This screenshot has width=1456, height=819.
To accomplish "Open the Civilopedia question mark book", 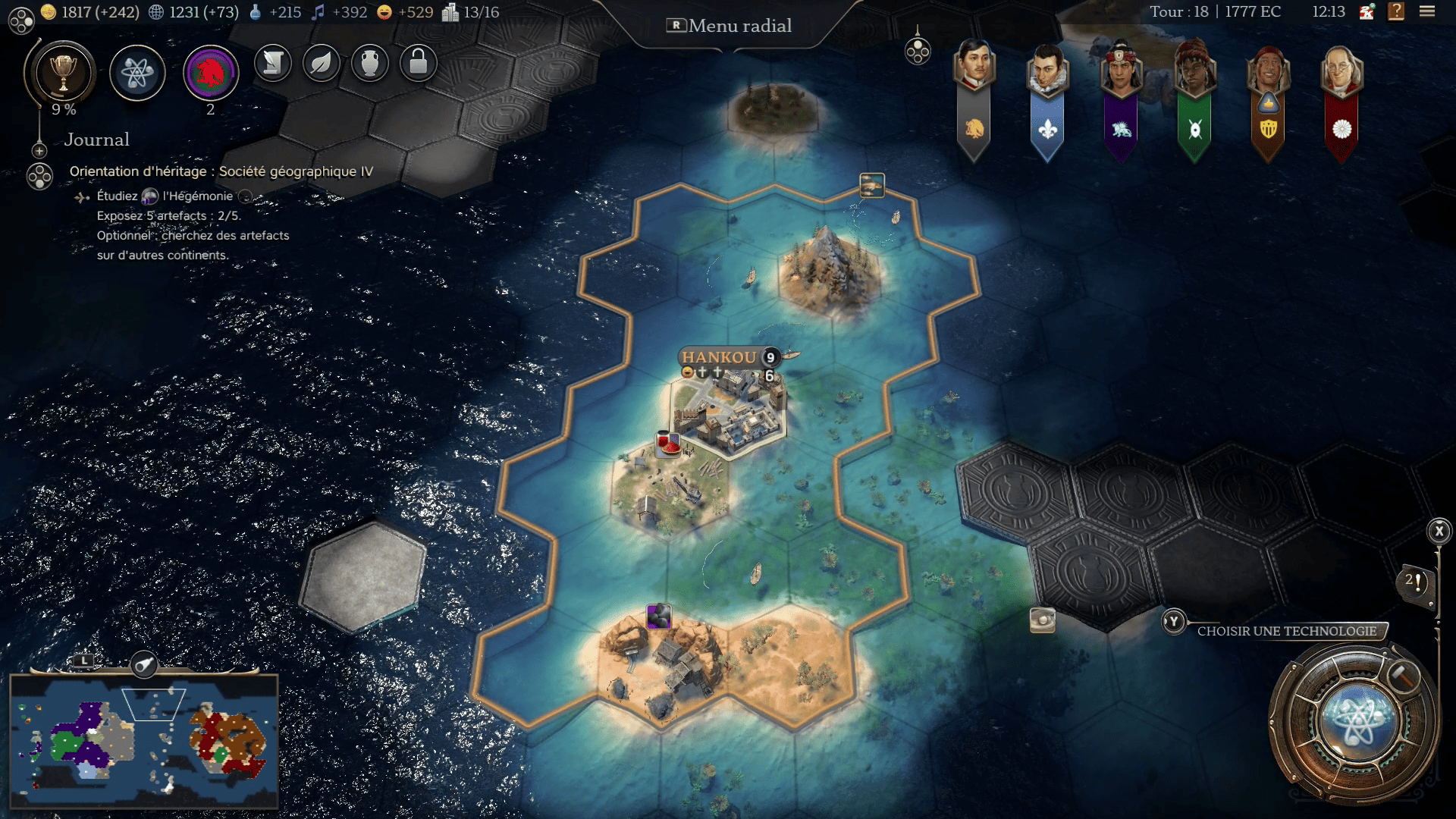I will point(1395,12).
